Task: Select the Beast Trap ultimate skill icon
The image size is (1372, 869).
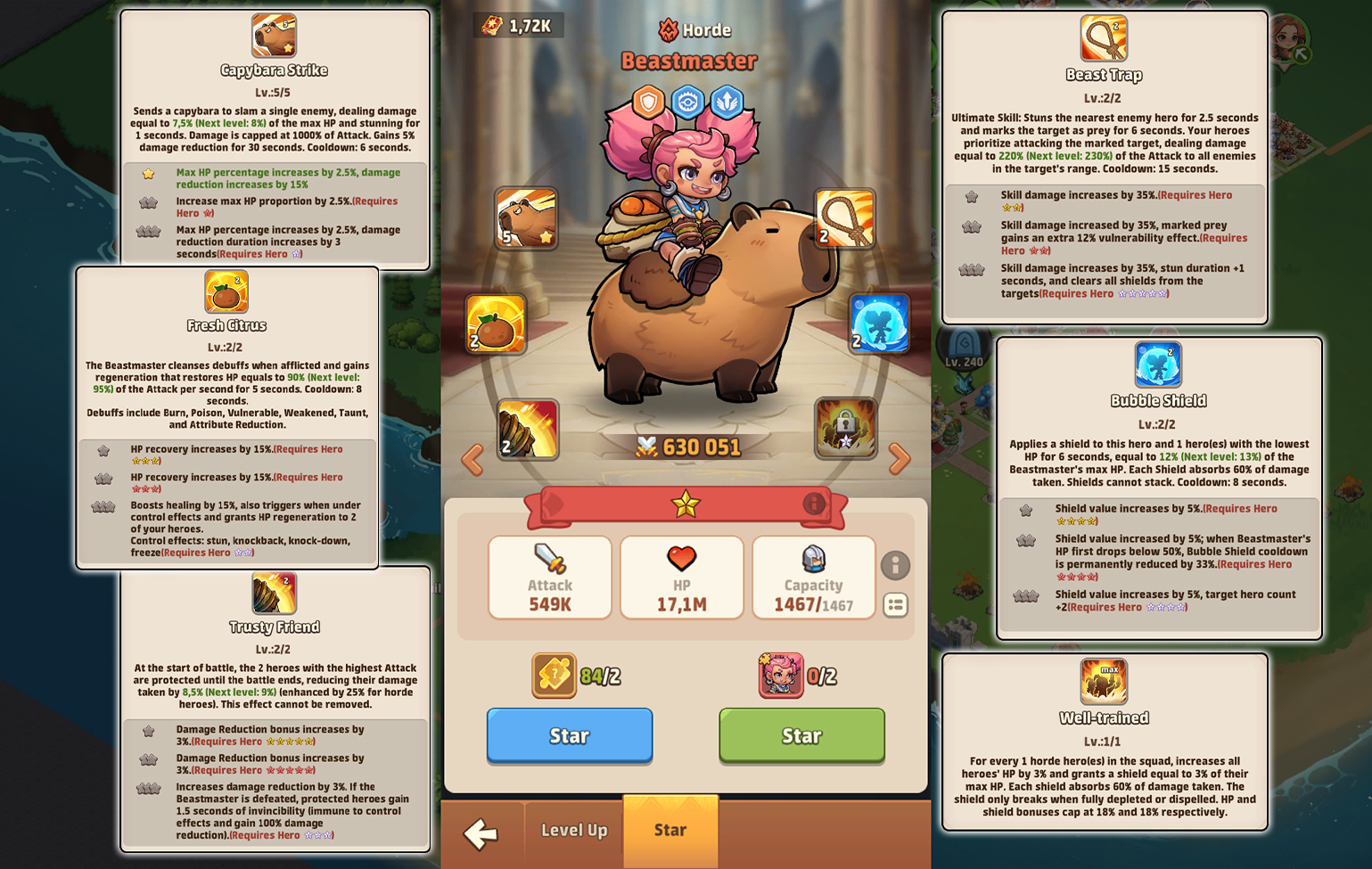Action: [843, 218]
